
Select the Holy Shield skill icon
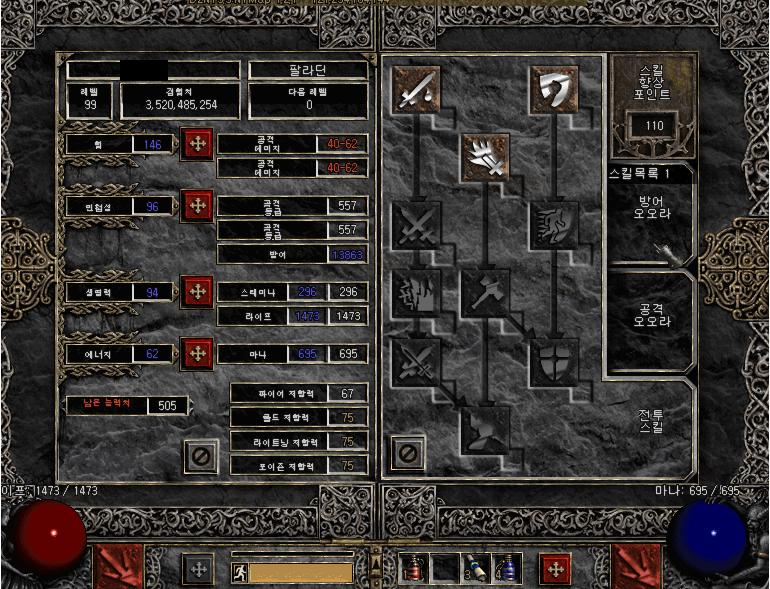click(x=553, y=361)
